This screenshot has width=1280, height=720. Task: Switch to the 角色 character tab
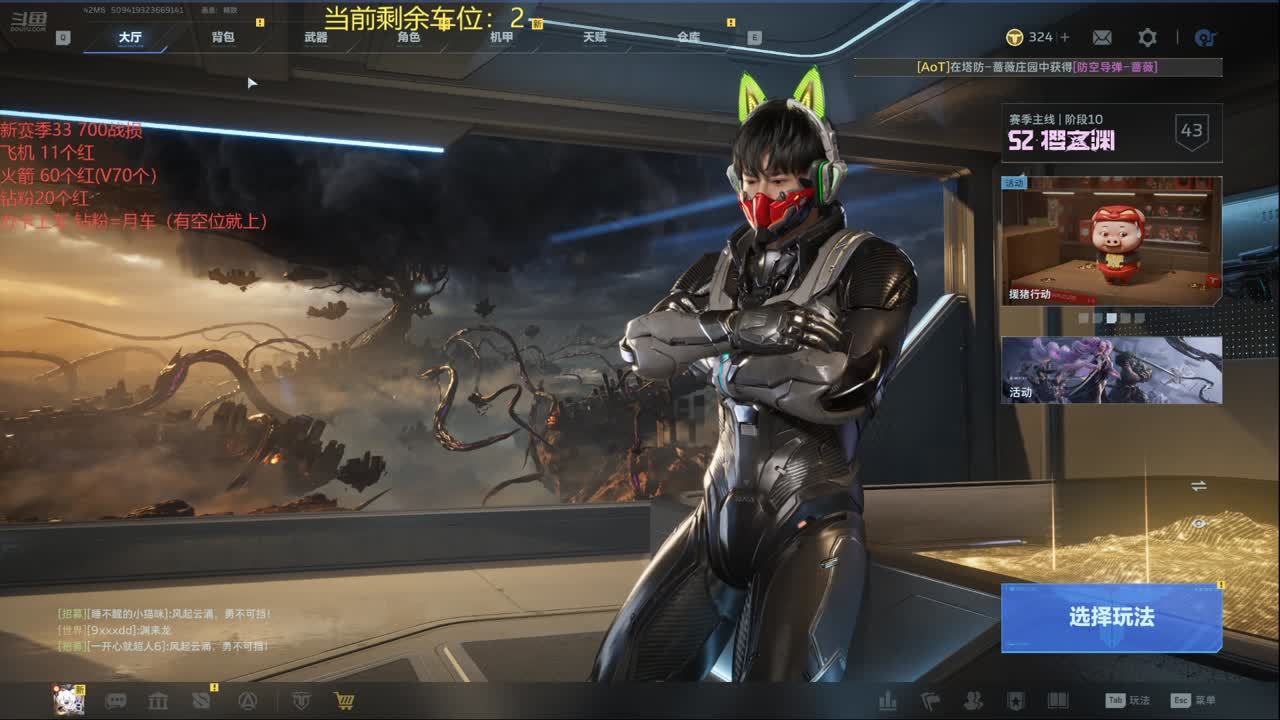coord(409,38)
